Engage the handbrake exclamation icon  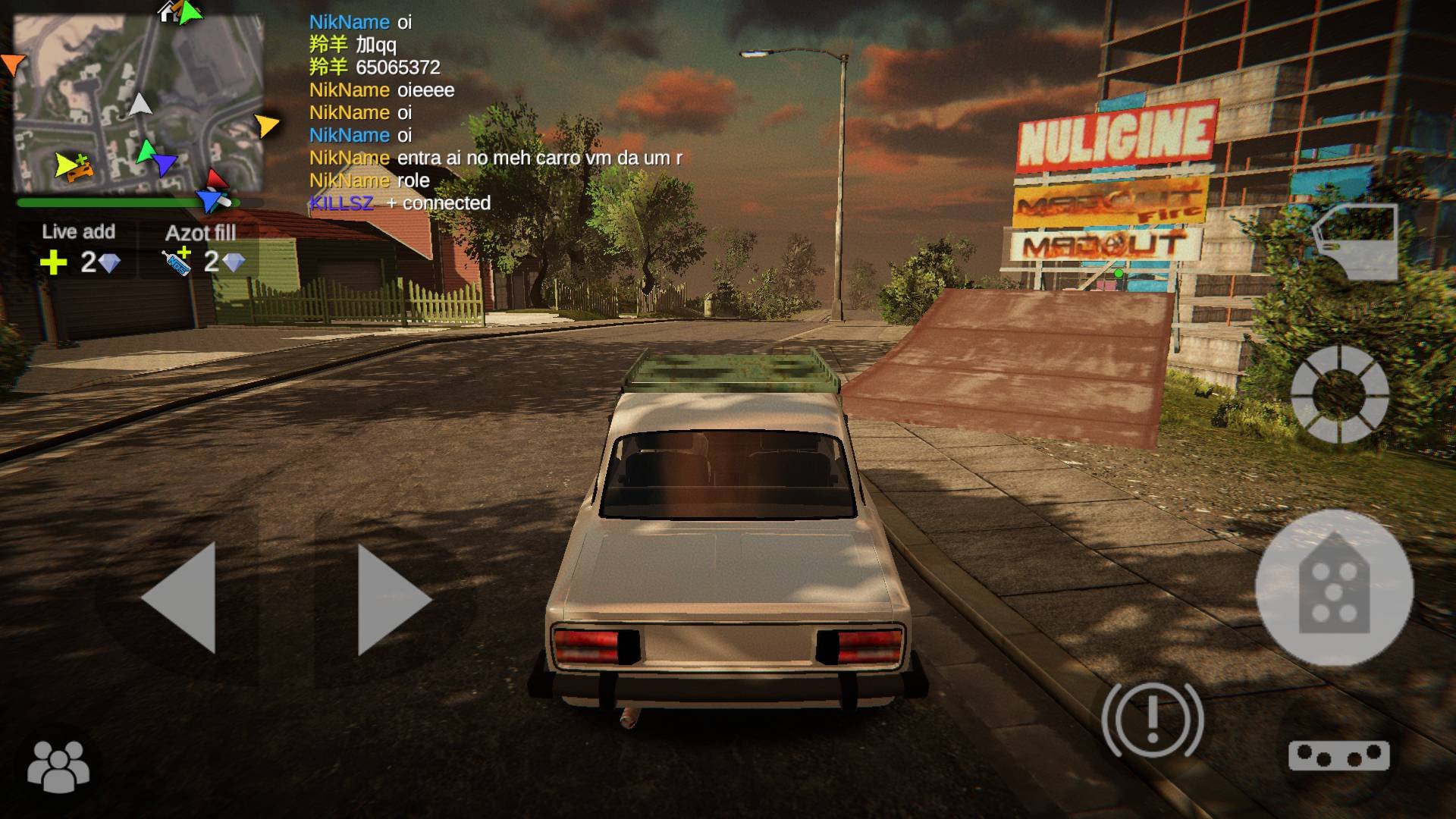coord(1152,719)
